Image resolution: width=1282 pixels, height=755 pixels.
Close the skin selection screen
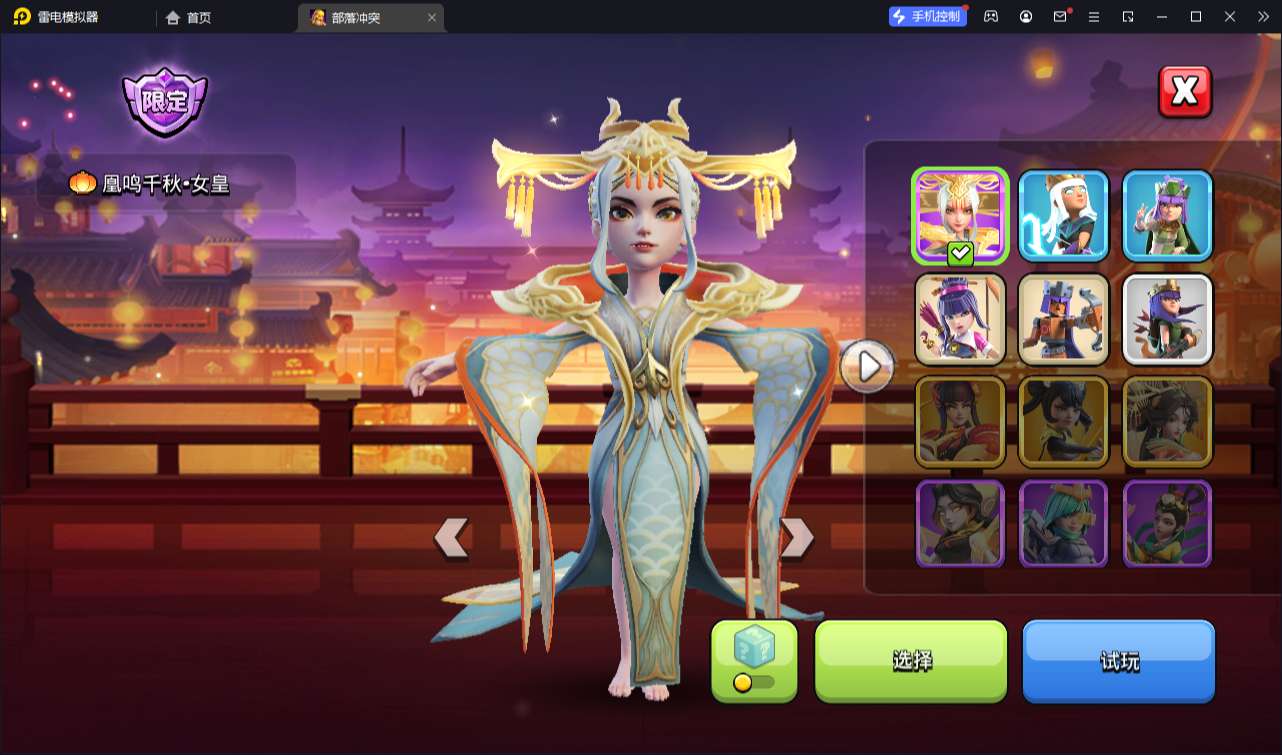pyautogui.click(x=1185, y=92)
